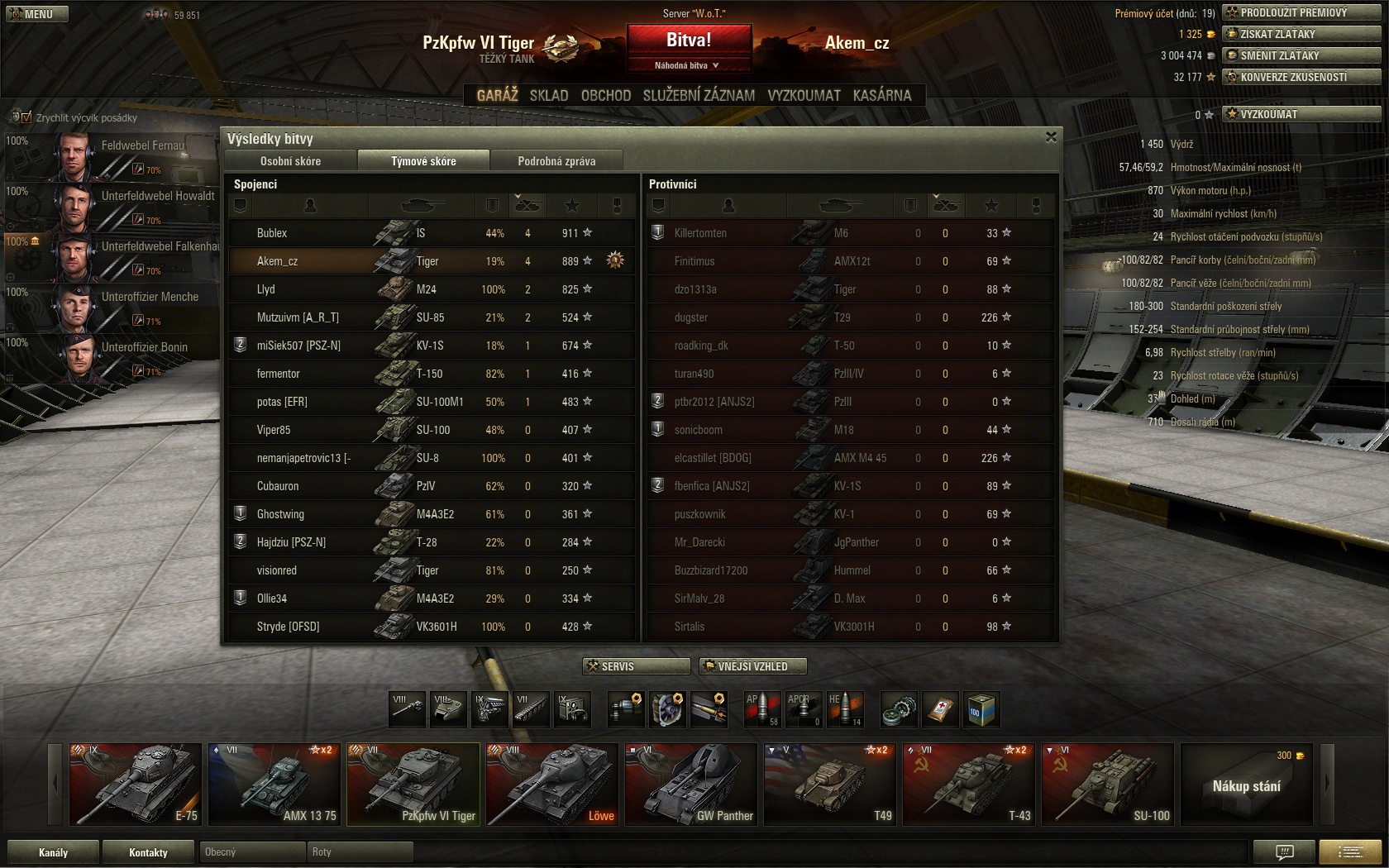Image resolution: width=1389 pixels, height=868 pixels.
Task: Show the SLUŽEBNÍ ZÁZNAM section
Action: click(699, 95)
